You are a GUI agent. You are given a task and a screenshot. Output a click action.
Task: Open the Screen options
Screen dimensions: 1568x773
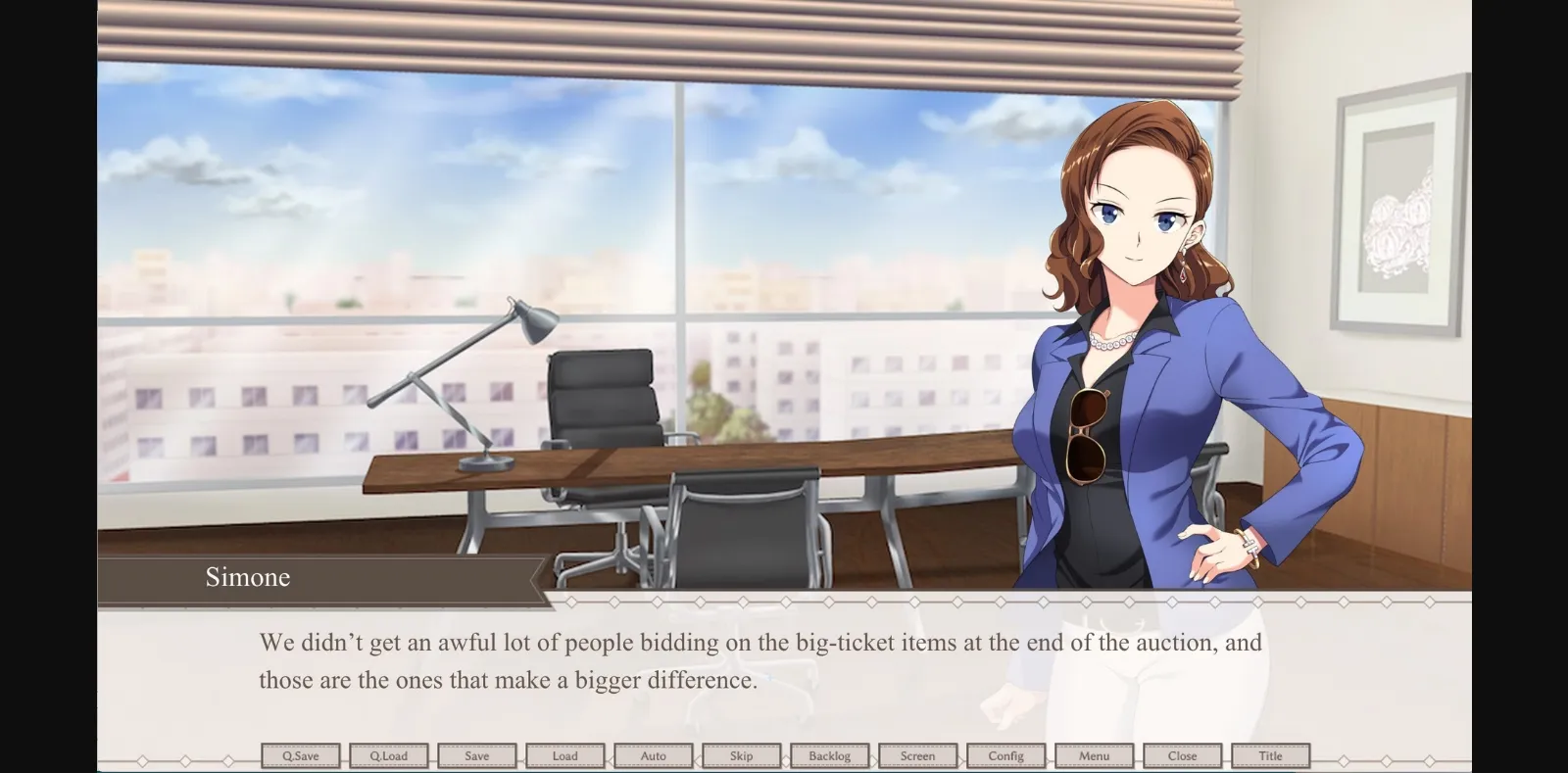[x=918, y=755]
